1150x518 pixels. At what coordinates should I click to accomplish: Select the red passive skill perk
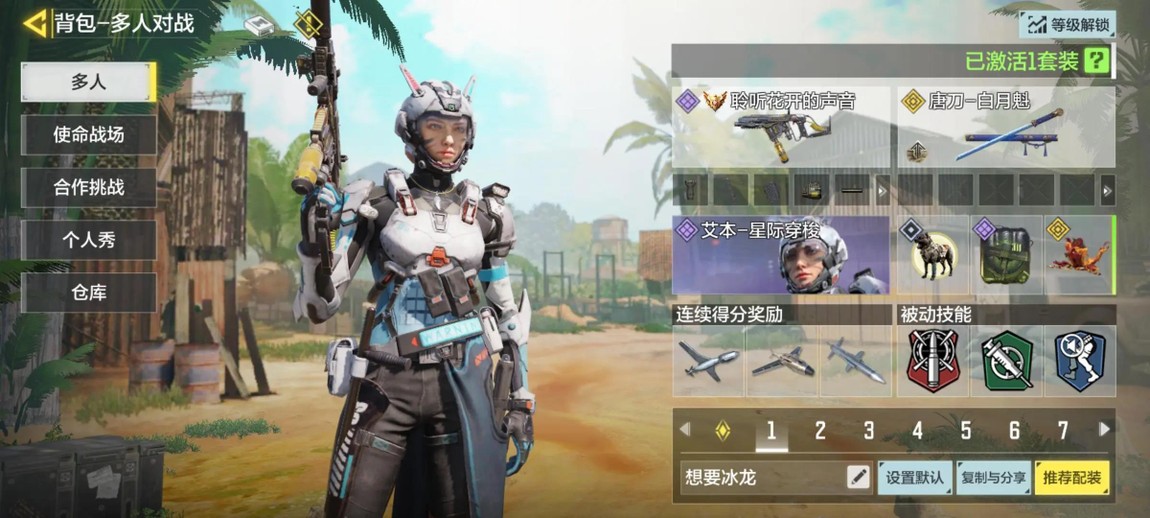[x=933, y=361]
